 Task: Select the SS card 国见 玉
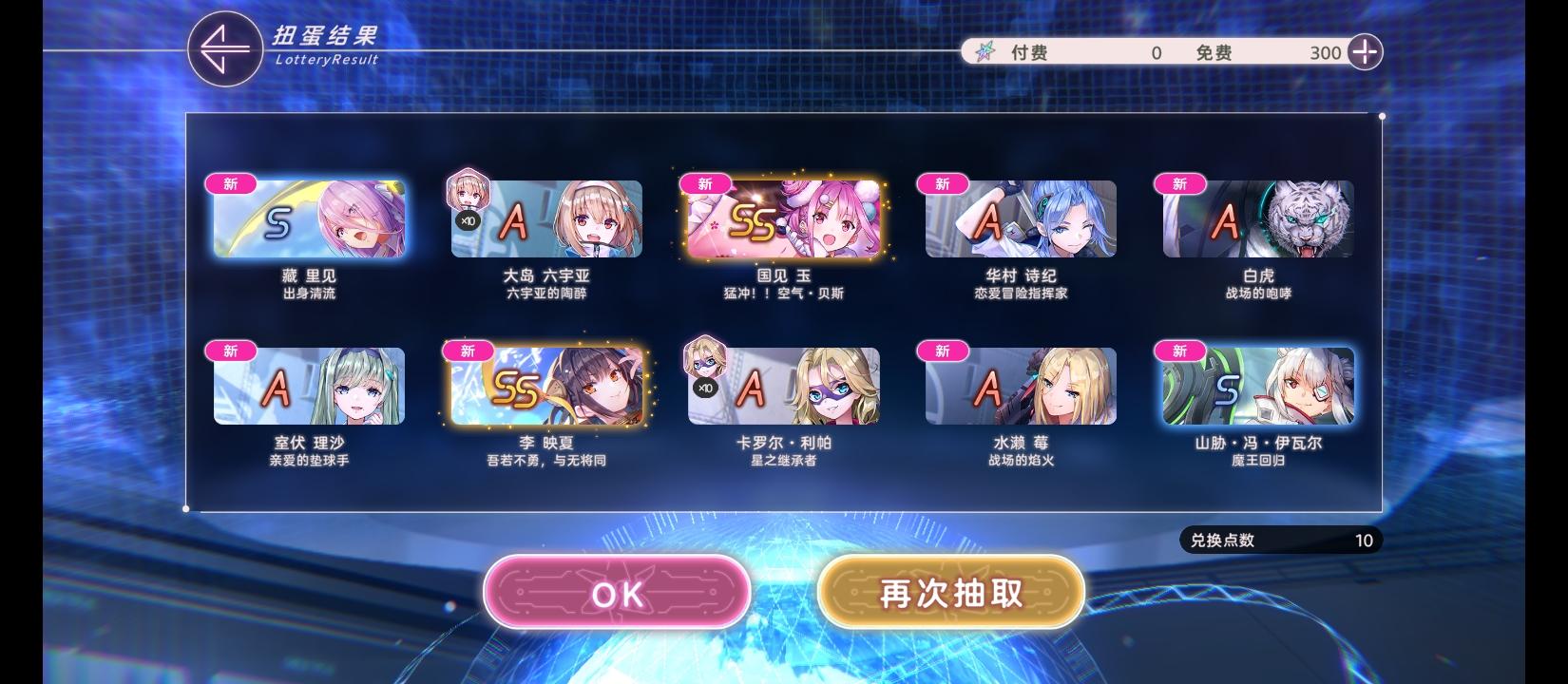[x=782, y=219]
